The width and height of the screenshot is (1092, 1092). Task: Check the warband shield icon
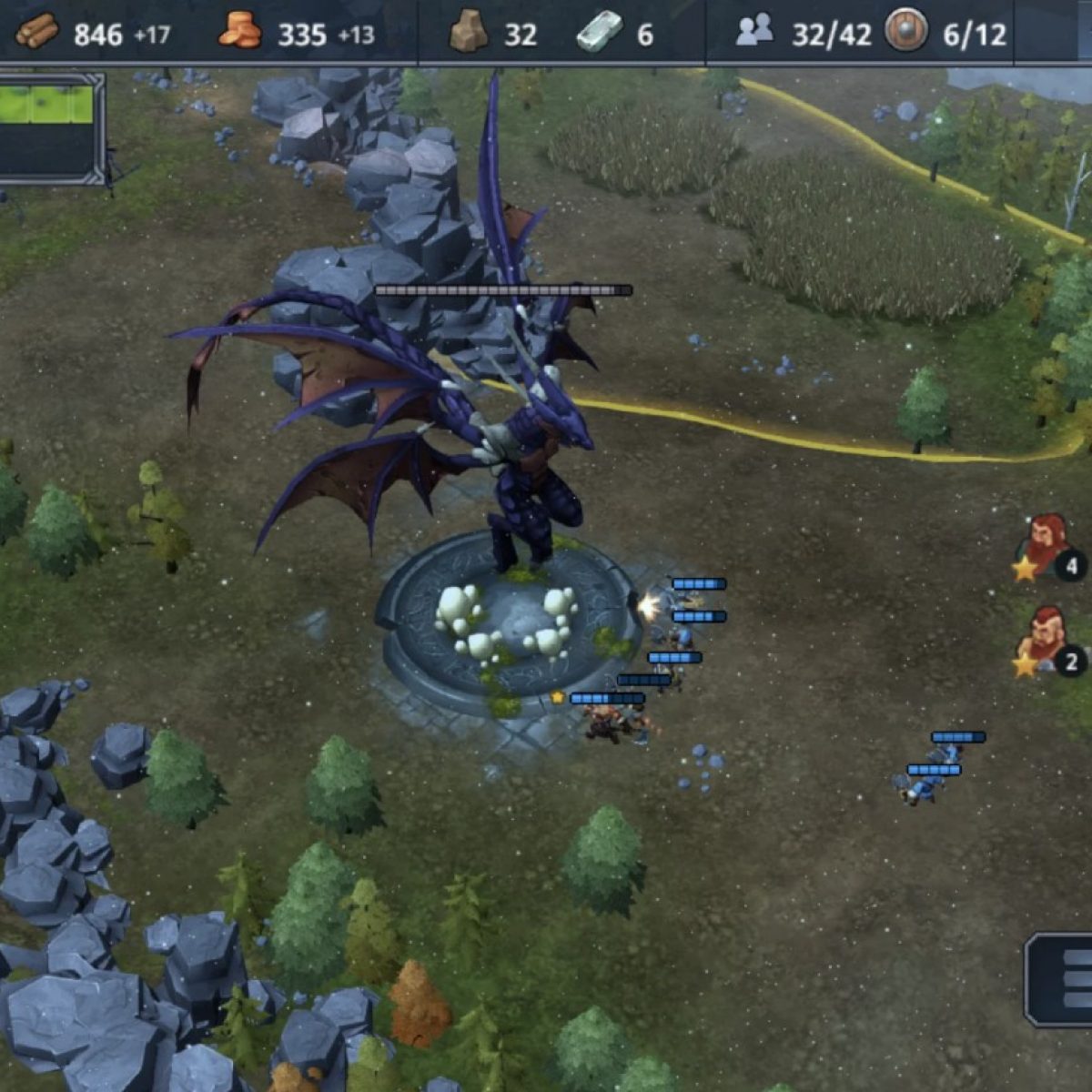pyautogui.click(x=906, y=33)
